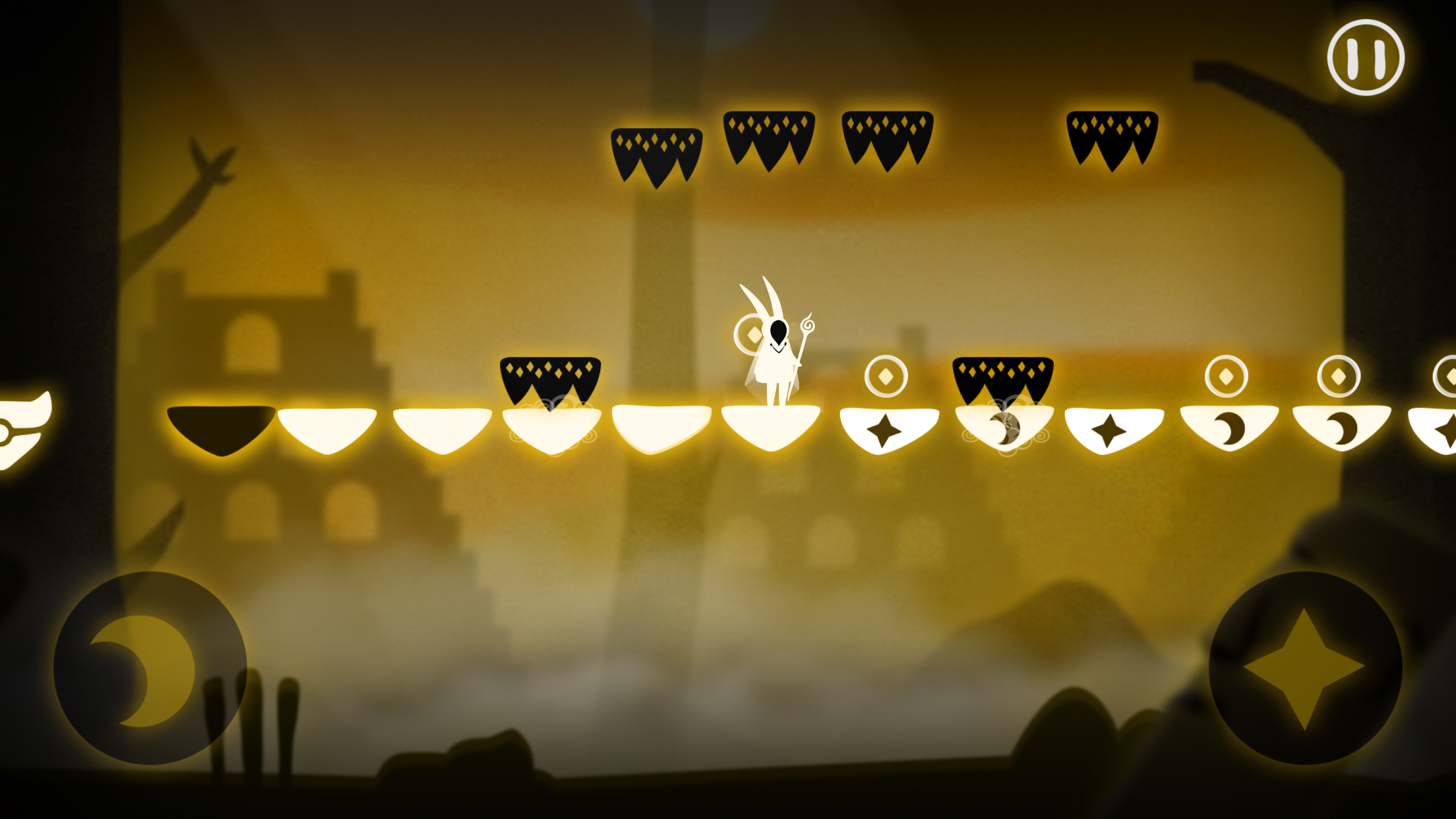The width and height of the screenshot is (1456, 819).
Task: Tap the coin above the crescent platform
Action: click(1227, 376)
